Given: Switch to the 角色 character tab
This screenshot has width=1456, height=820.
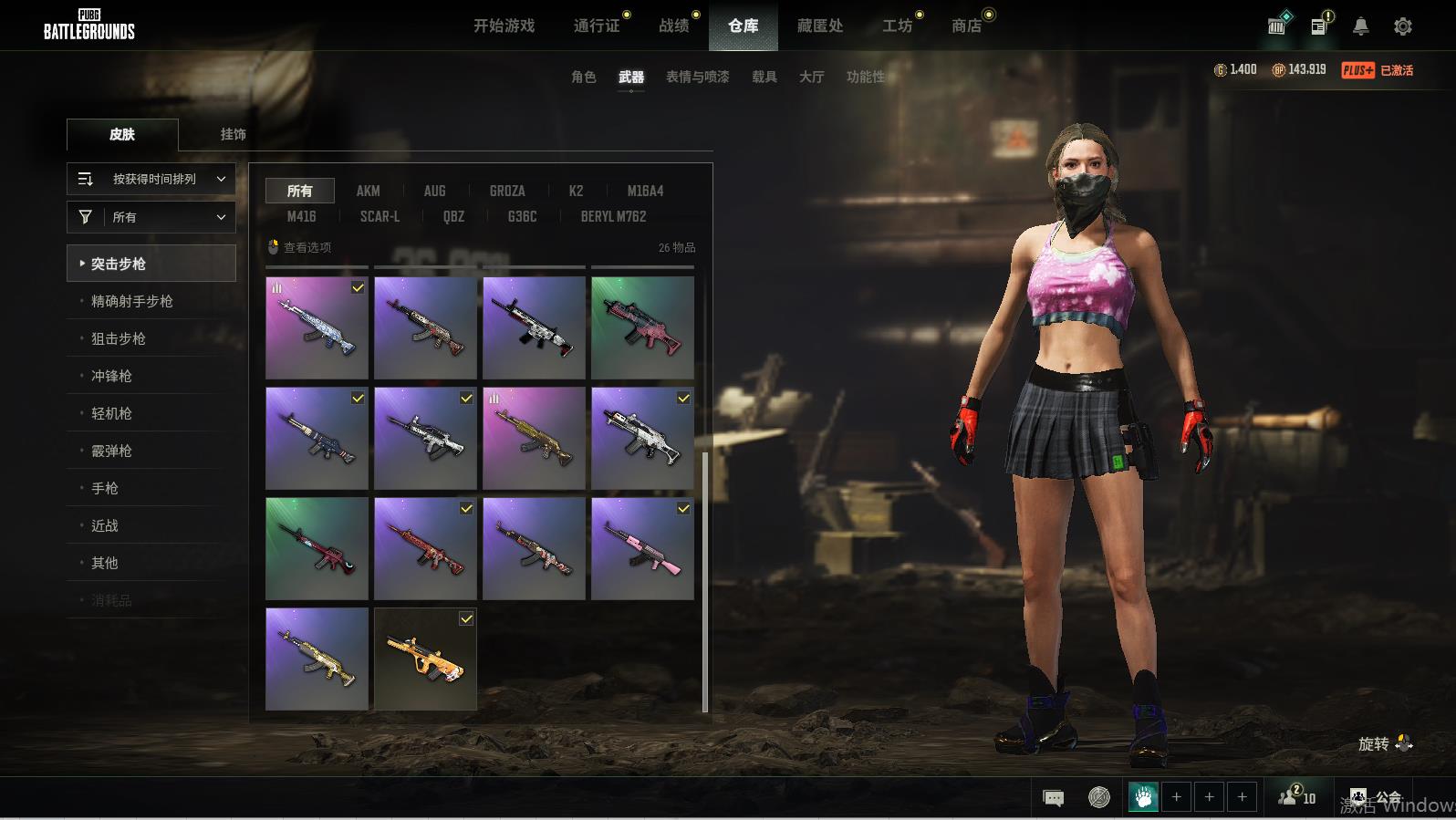Looking at the screenshot, I should [x=583, y=77].
